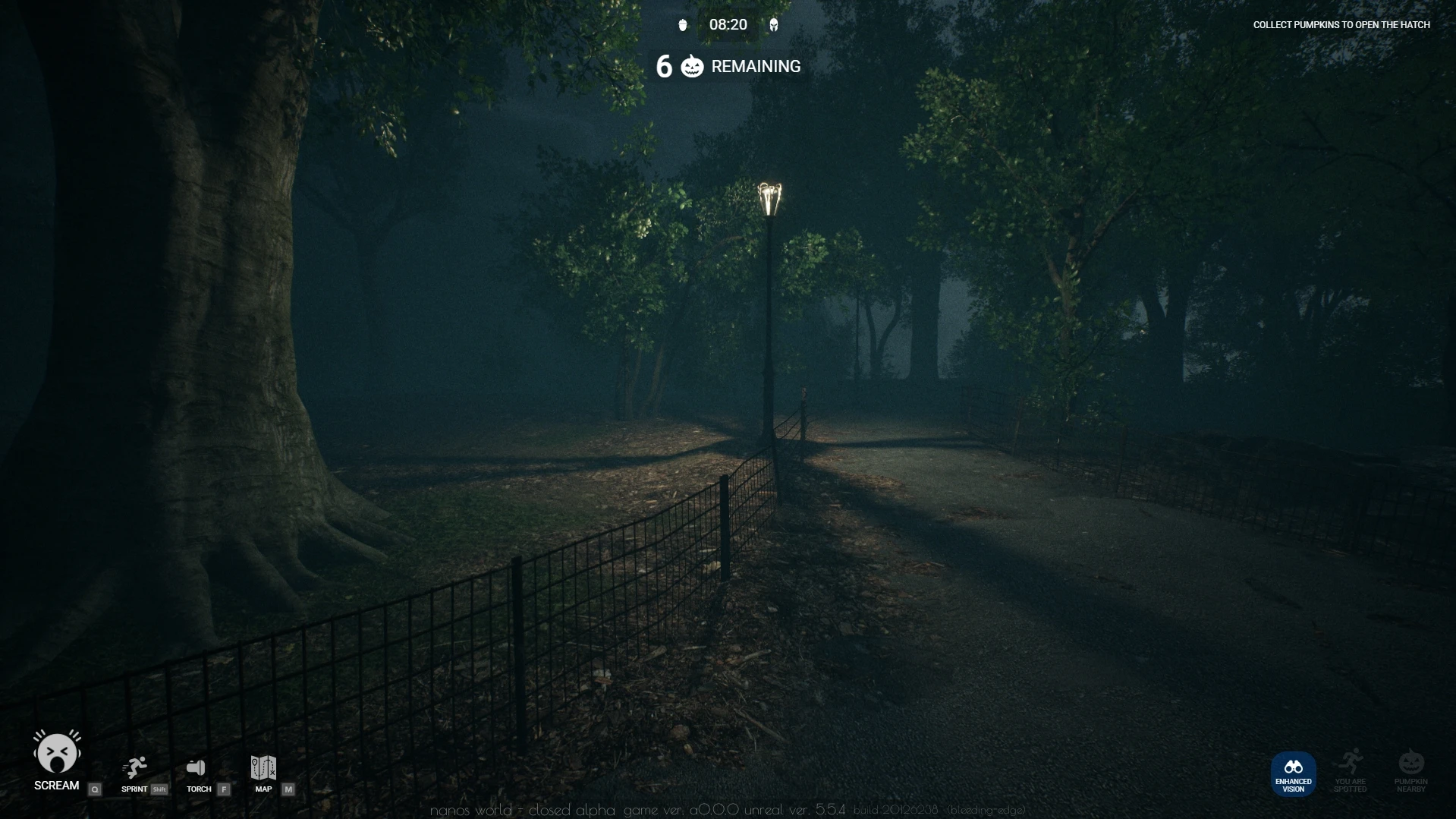The width and height of the screenshot is (1456, 819).
Task: Click the acorn icon beside timer
Action: (x=683, y=25)
